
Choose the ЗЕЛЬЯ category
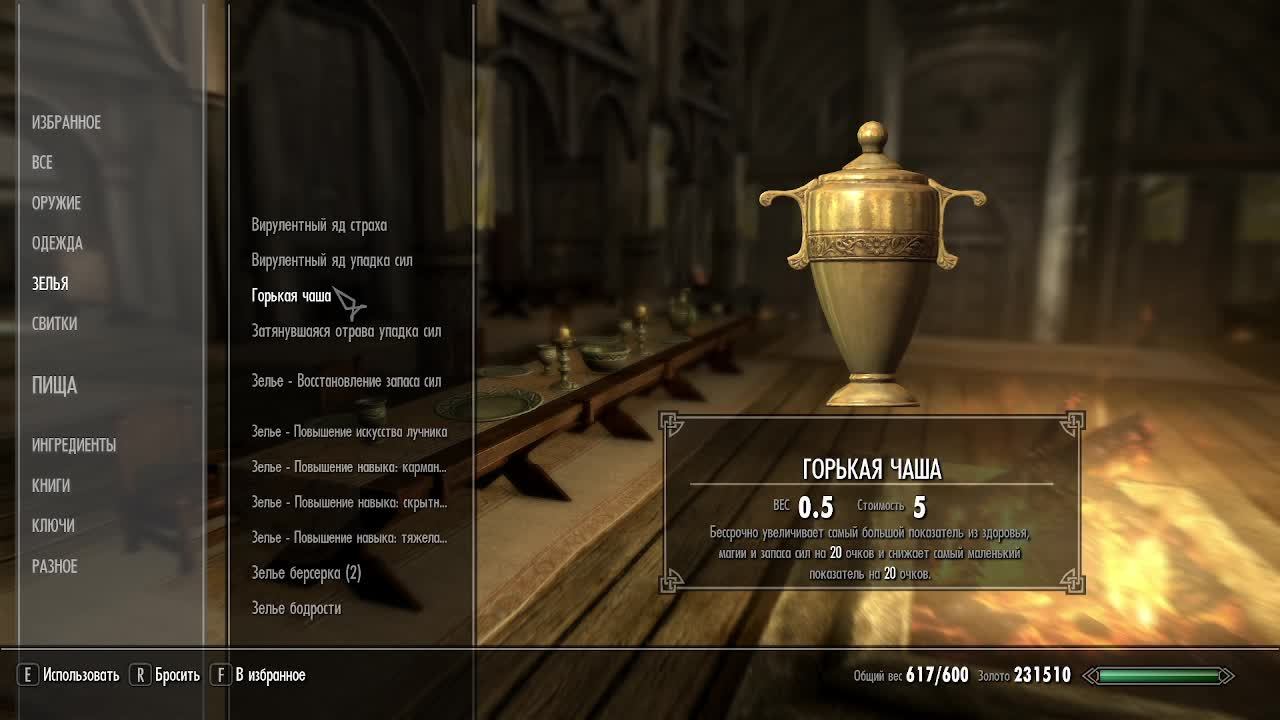click(x=50, y=284)
